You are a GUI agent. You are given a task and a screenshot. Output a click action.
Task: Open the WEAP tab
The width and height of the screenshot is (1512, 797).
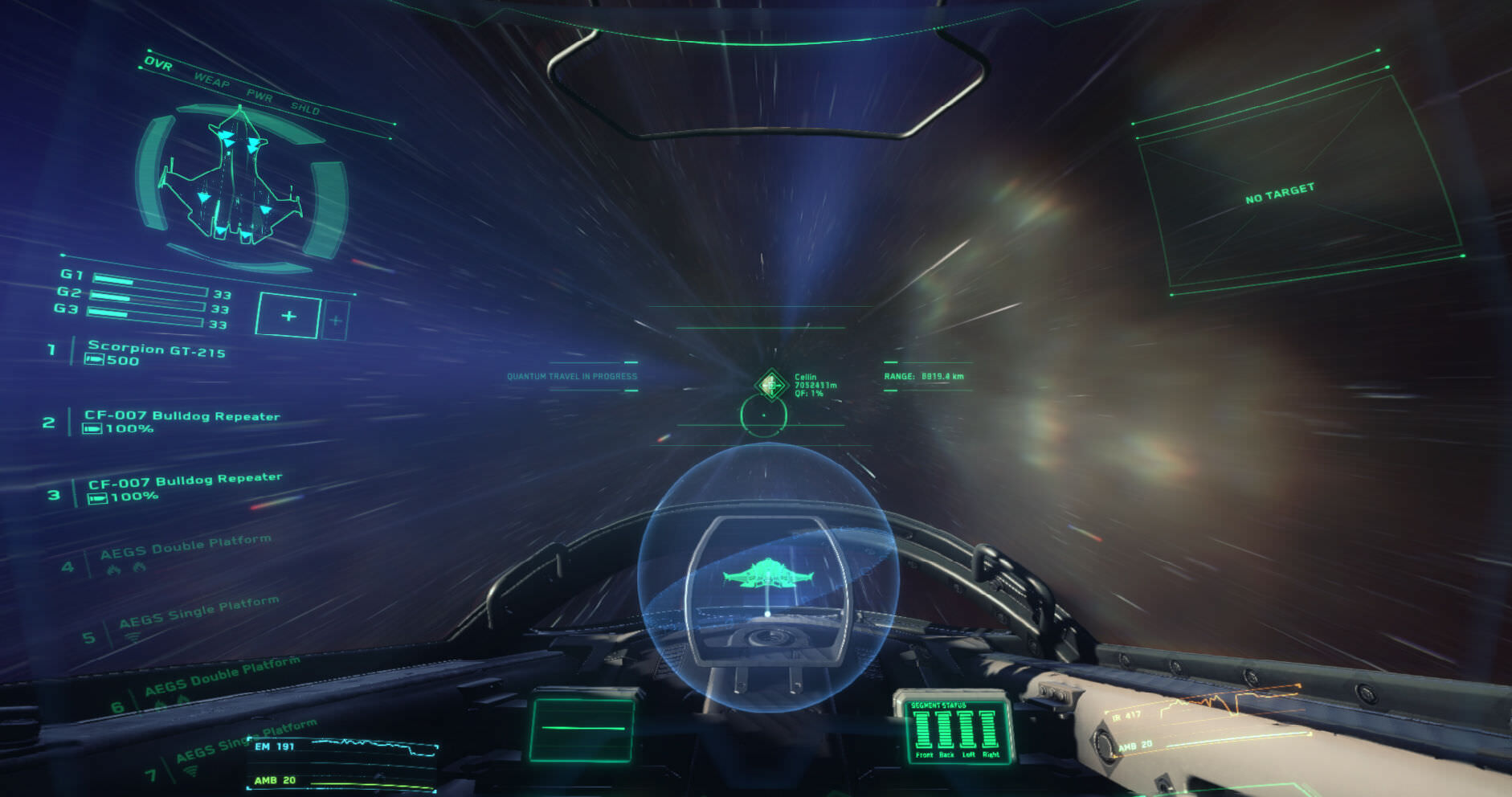coord(211,80)
